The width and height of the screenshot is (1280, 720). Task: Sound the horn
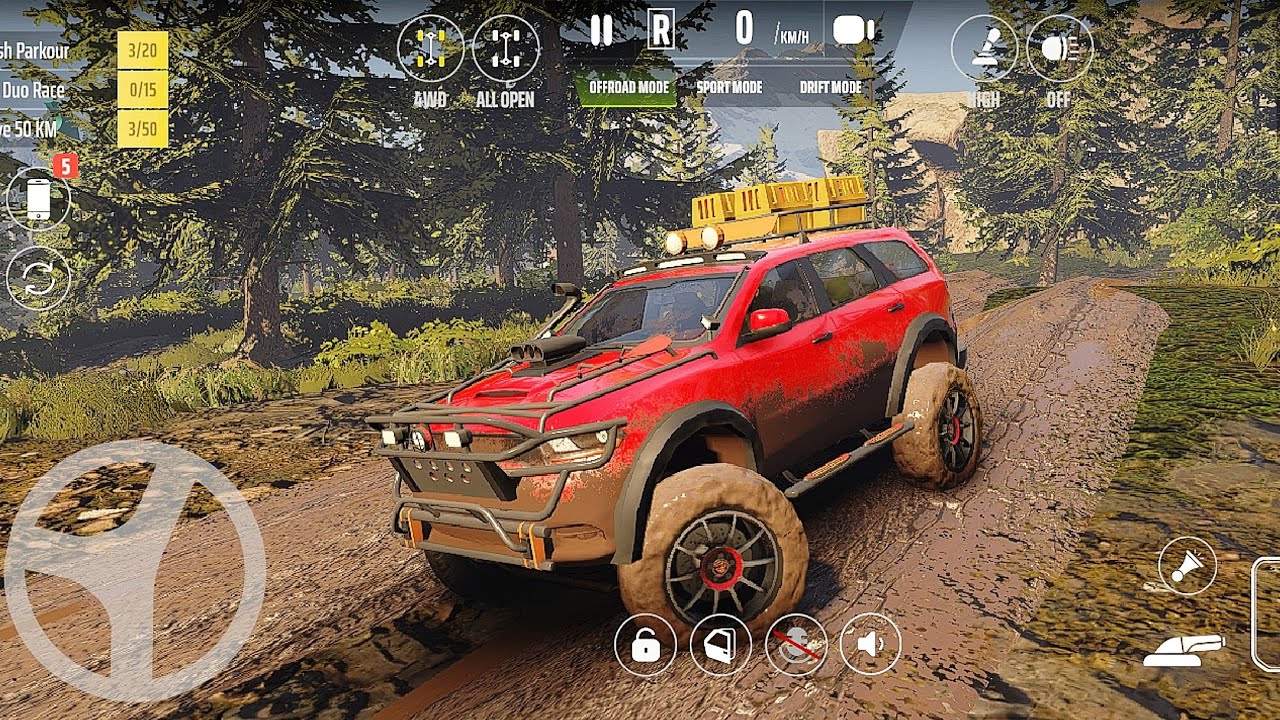click(1187, 566)
